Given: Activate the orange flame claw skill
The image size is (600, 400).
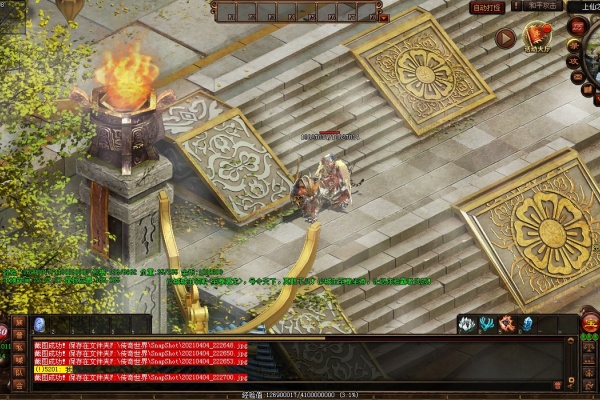Looking at the screenshot, I should (x=506, y=324).
